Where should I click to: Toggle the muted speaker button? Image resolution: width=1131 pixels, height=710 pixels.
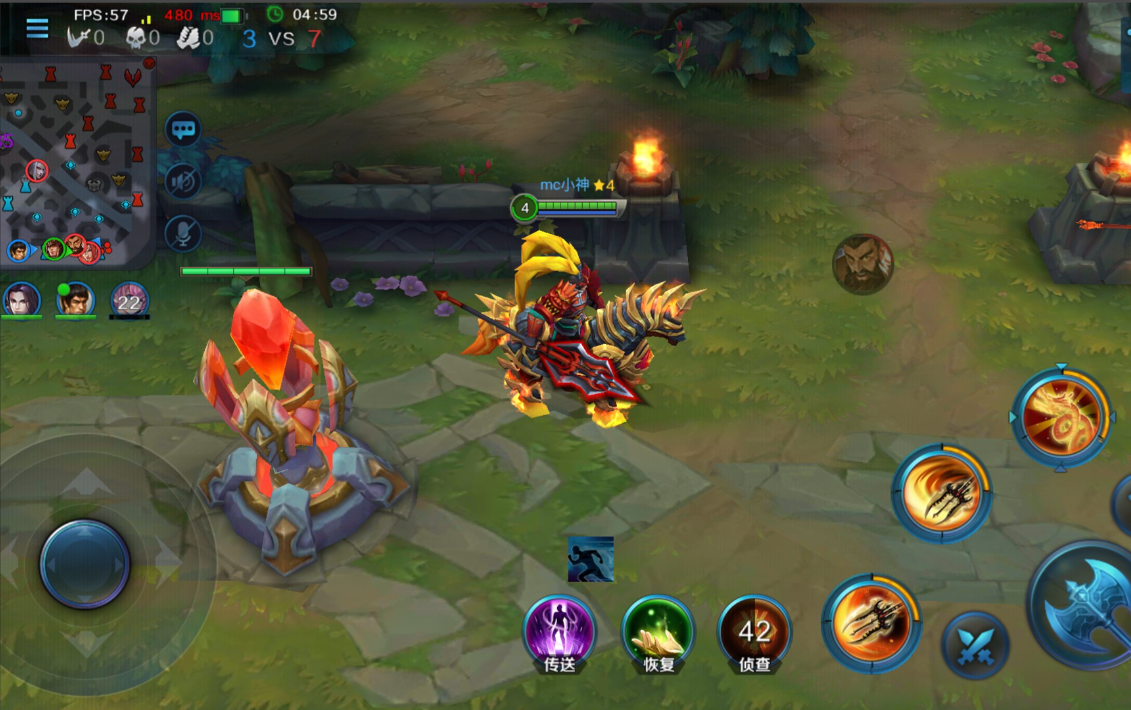(x=183, y=181)
